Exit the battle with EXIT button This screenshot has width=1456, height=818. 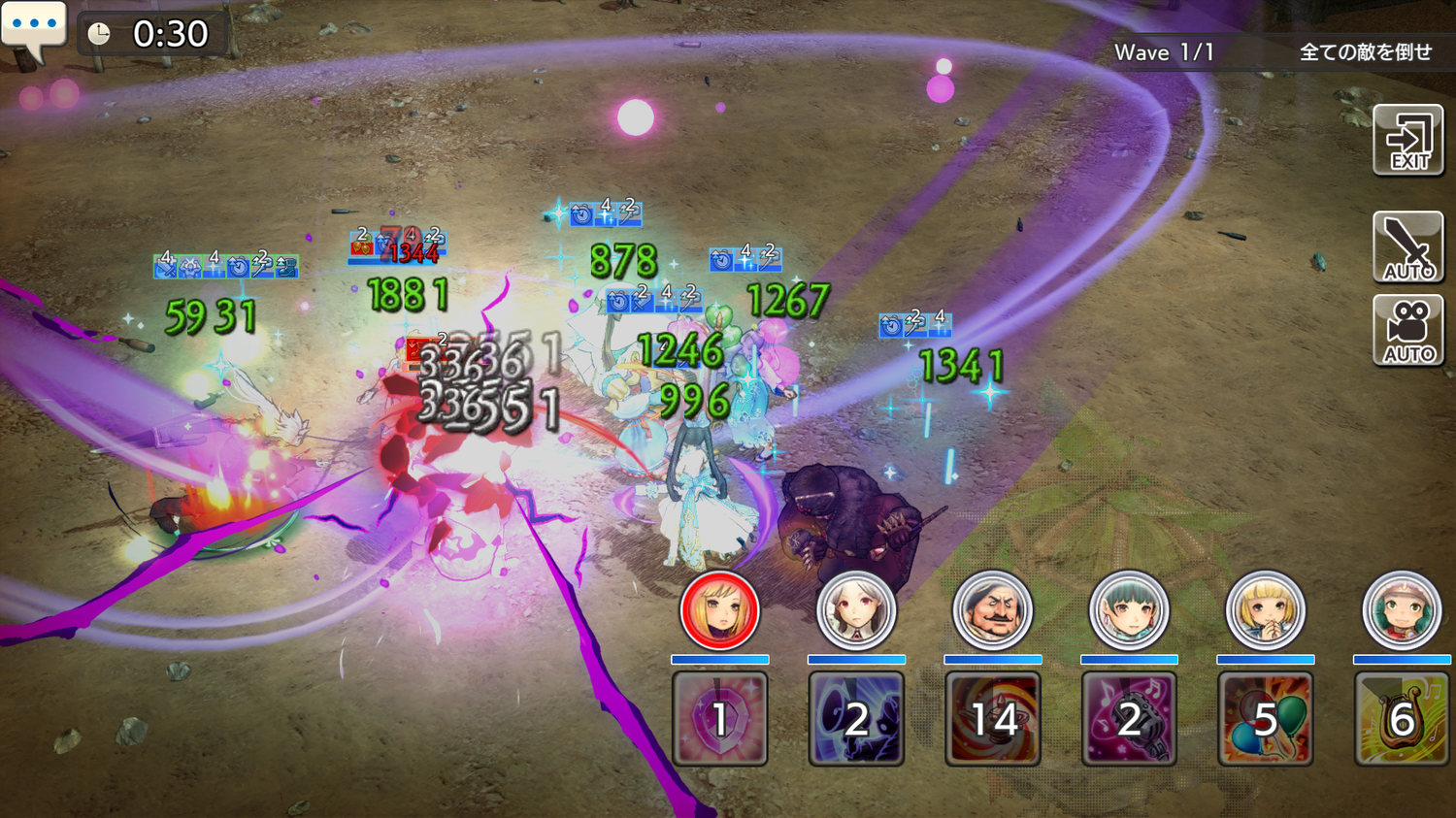1408,141
